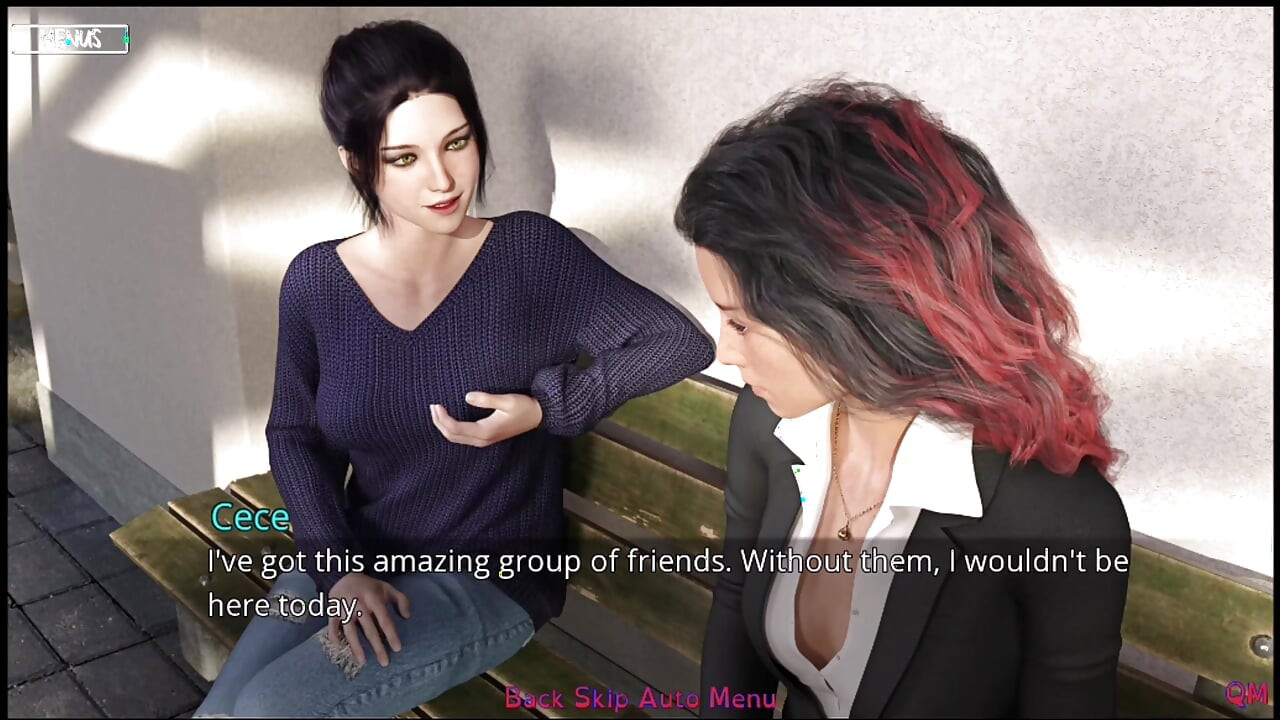Toggle Auto-play dialogue mode
Image resolution: width=1280 pixels, height=720 pixels.
(x=672, y=698)
